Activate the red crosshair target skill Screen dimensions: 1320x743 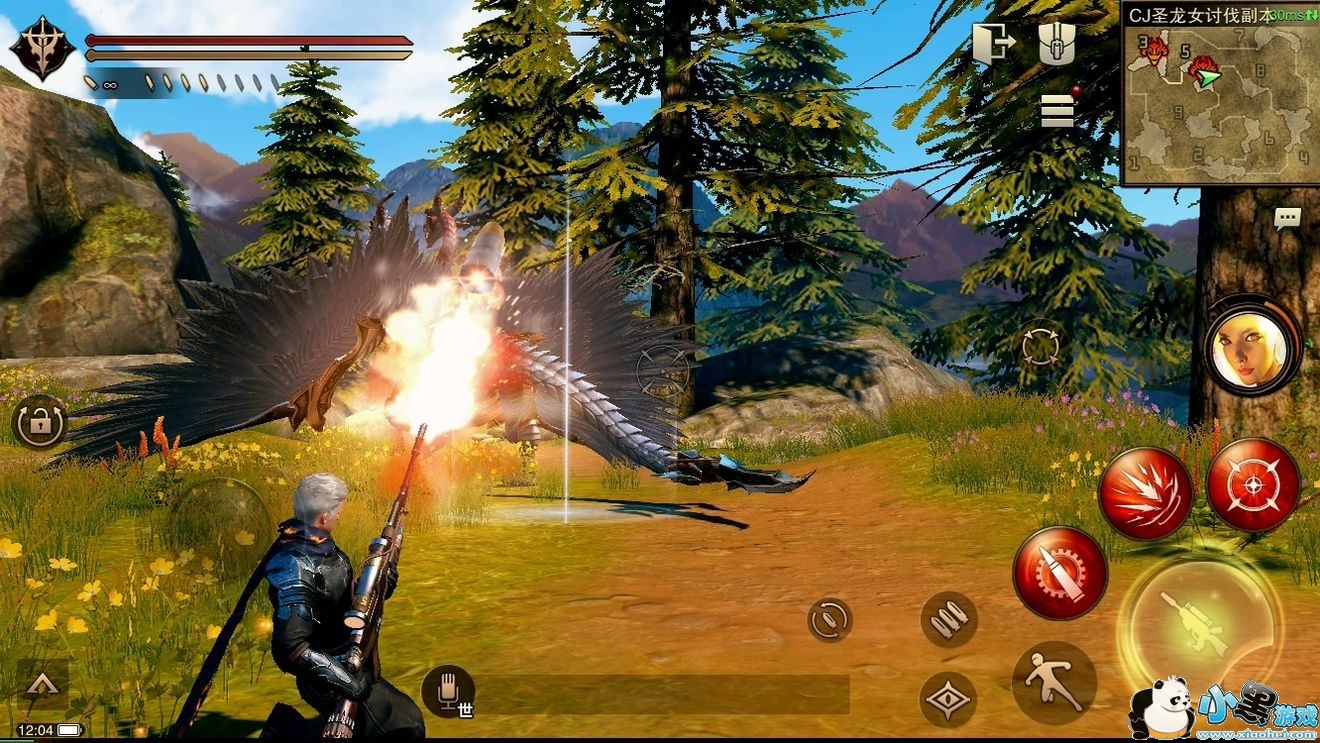(x=1253, y=484)
